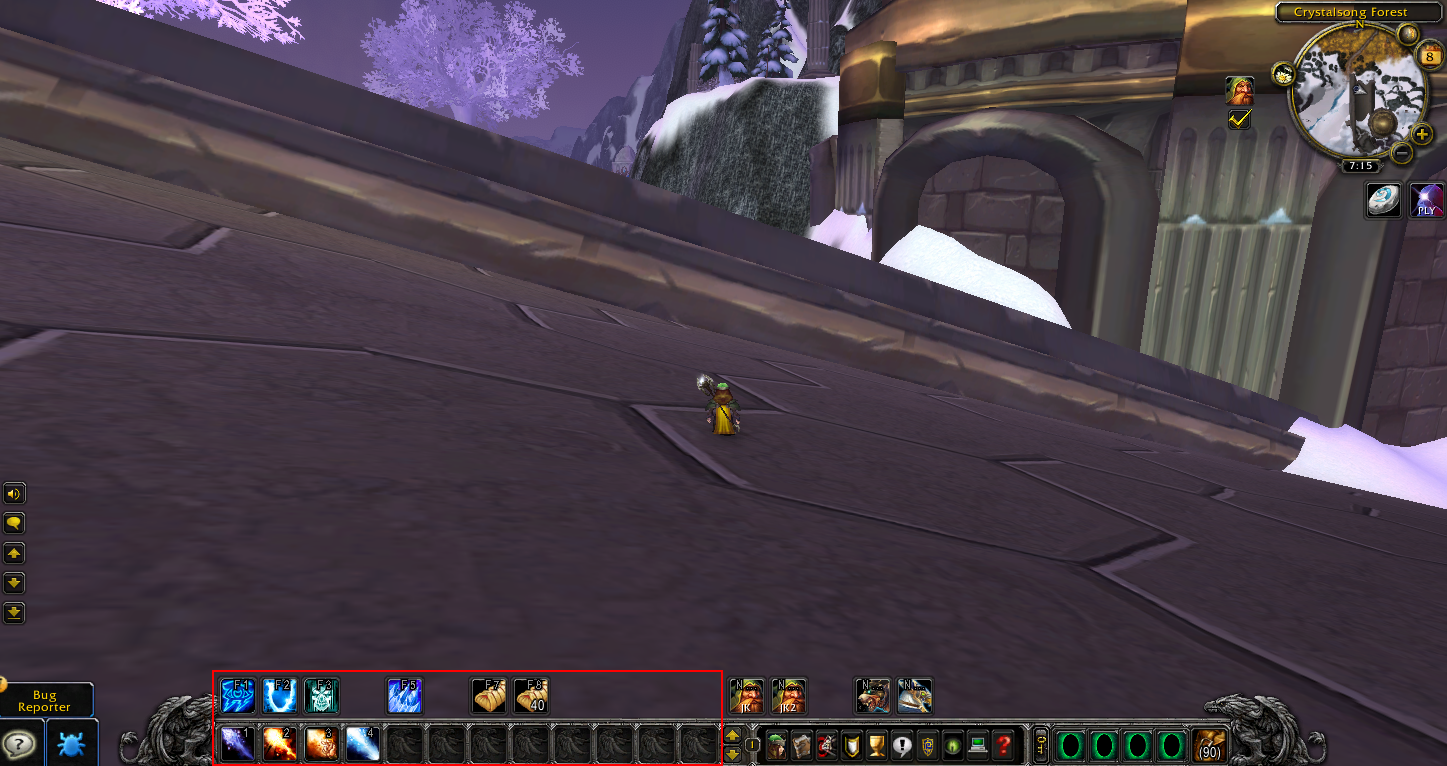1447x766 pixels.
Task: Open the spellbook micro button
Action: [x=802, y=745]
